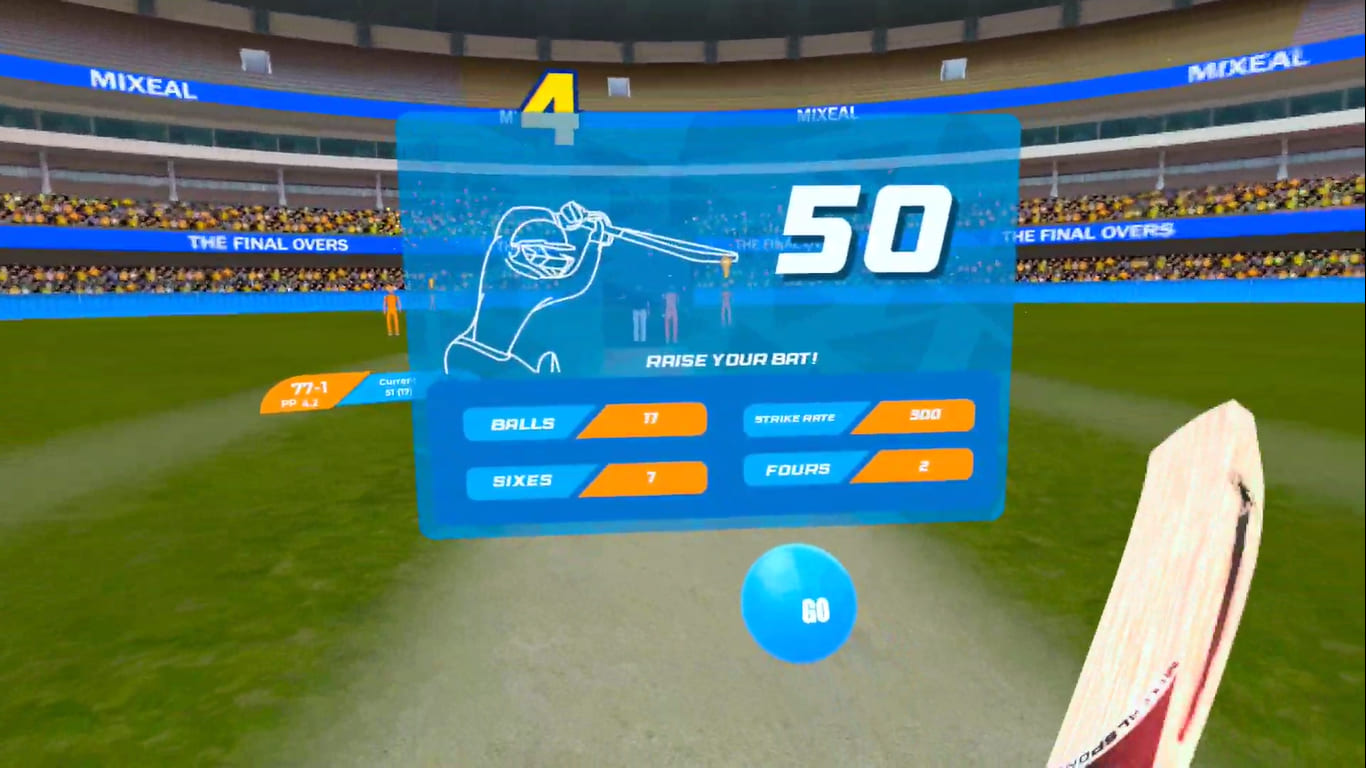Toggle the translucent milestone overlay panel

click(x=700, y=150)
